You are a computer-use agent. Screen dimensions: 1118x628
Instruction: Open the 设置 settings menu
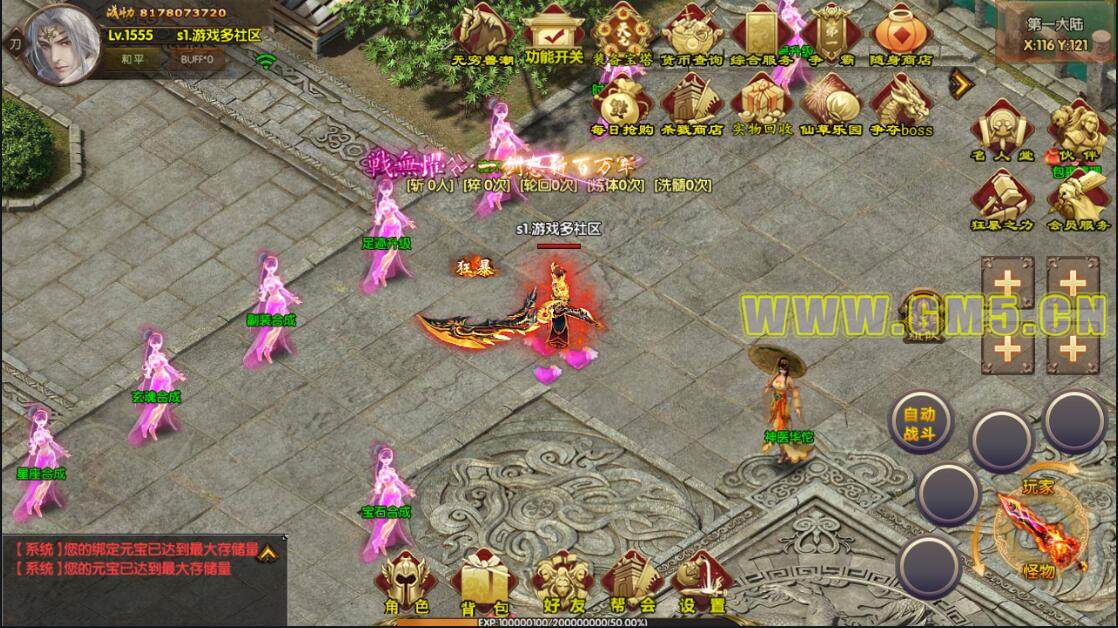tap(702, 583)
